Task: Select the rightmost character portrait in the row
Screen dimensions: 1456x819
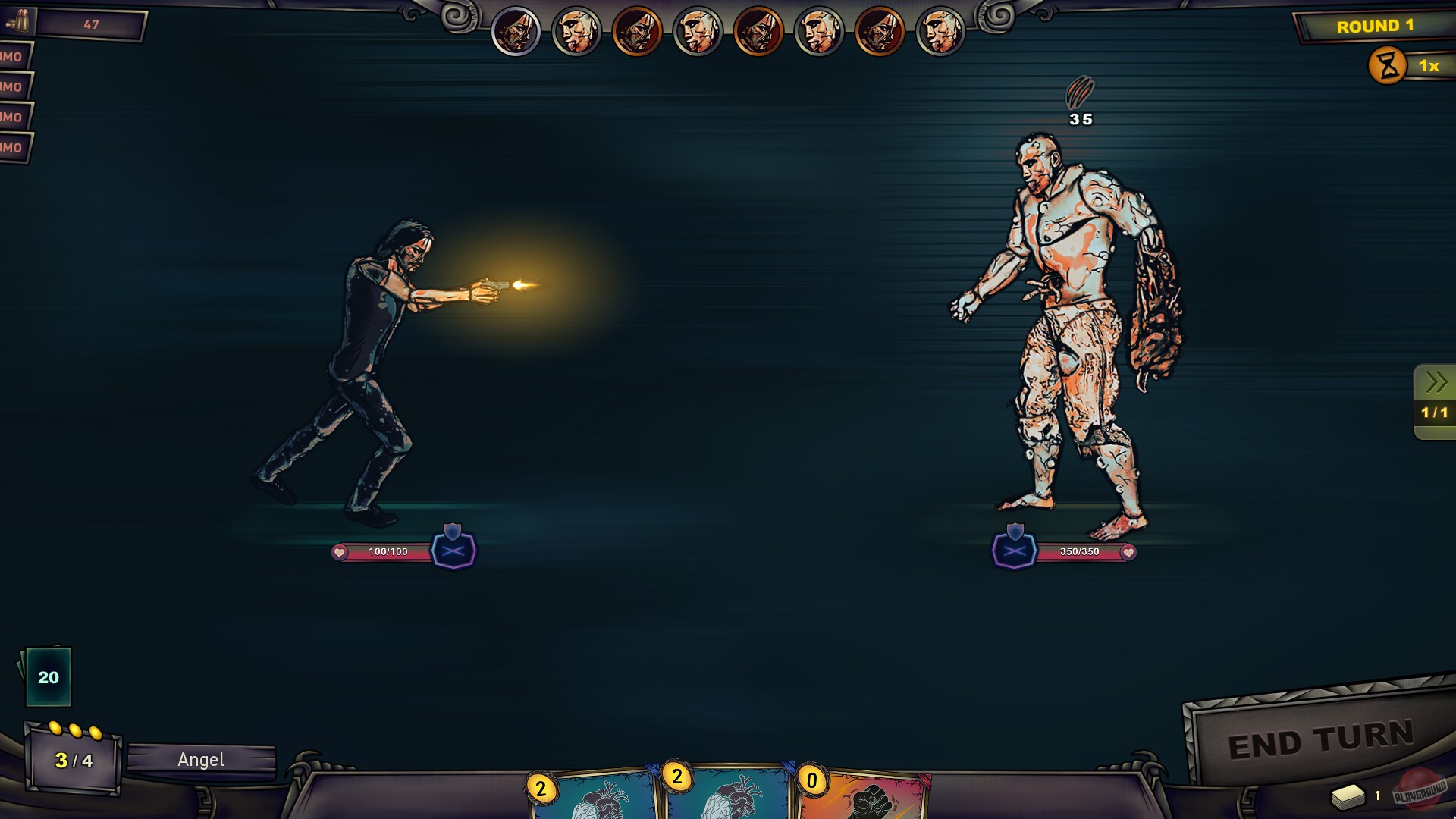Action: (x=940, y=30)
